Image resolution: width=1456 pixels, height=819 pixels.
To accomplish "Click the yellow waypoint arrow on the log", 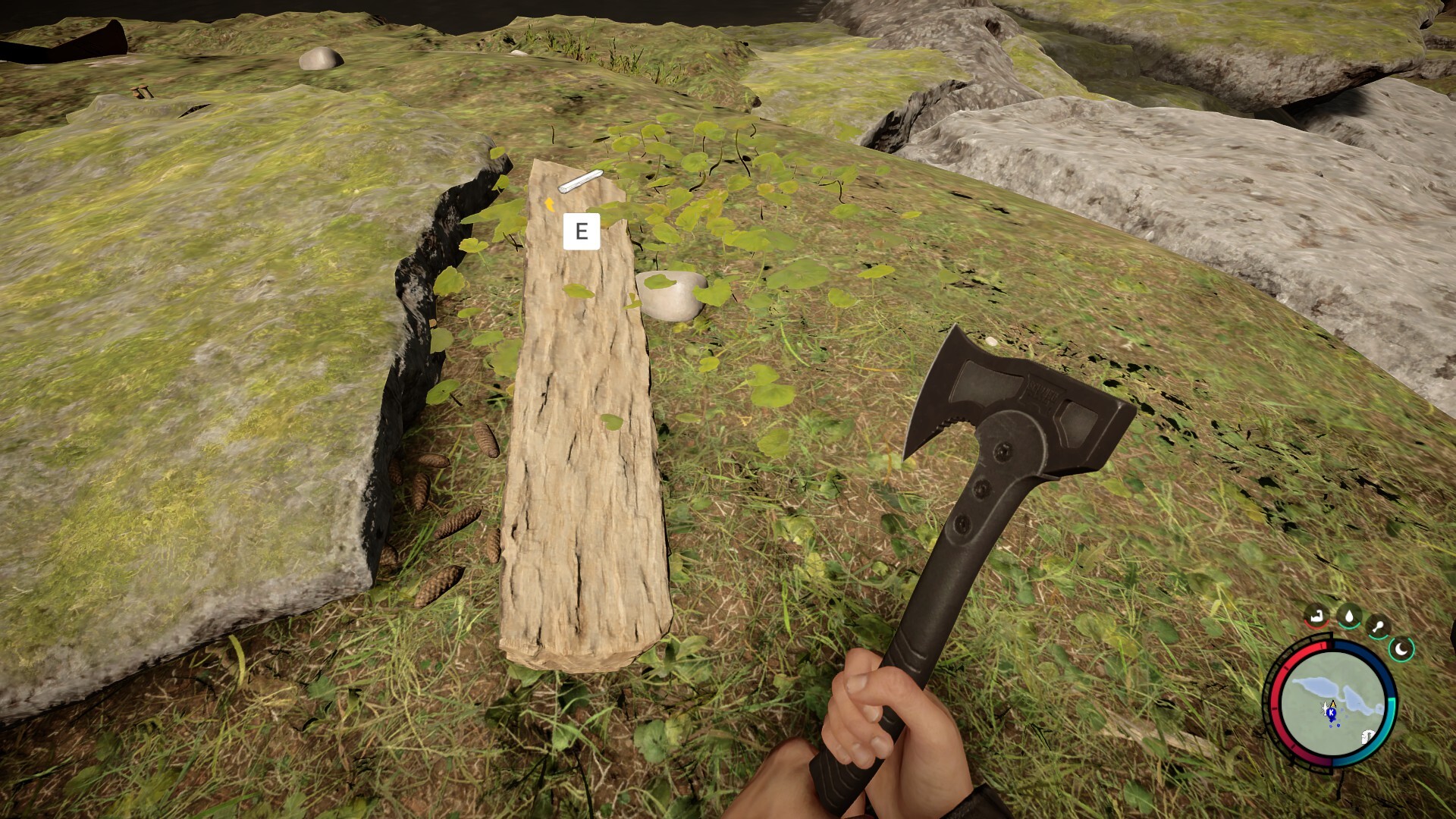I will (x=548, y=203).
